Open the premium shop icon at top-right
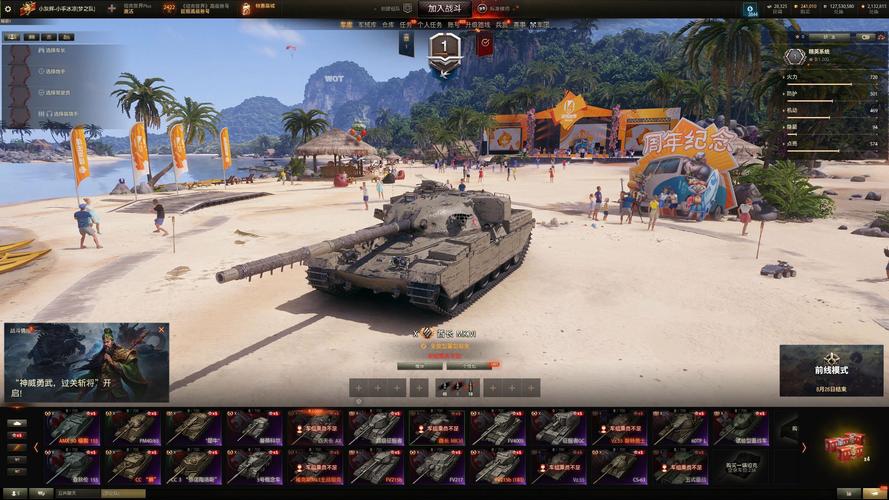Viewport: 889px width, 500px height. tap(750, 9)
